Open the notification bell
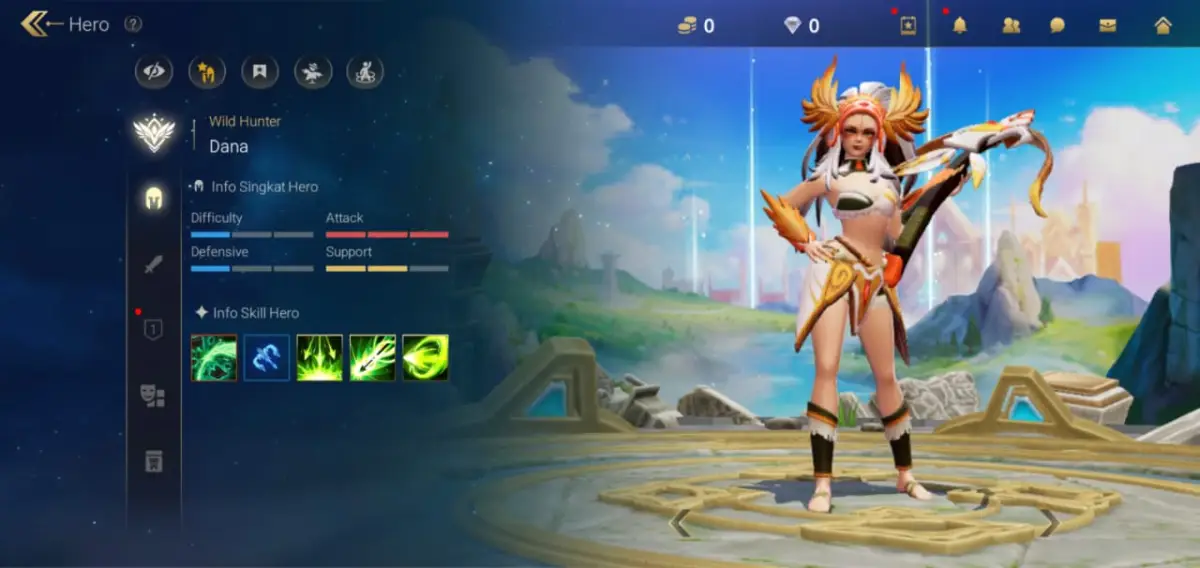The height and width of the screenshot is (568, 1200). click(x=960, y=25)
